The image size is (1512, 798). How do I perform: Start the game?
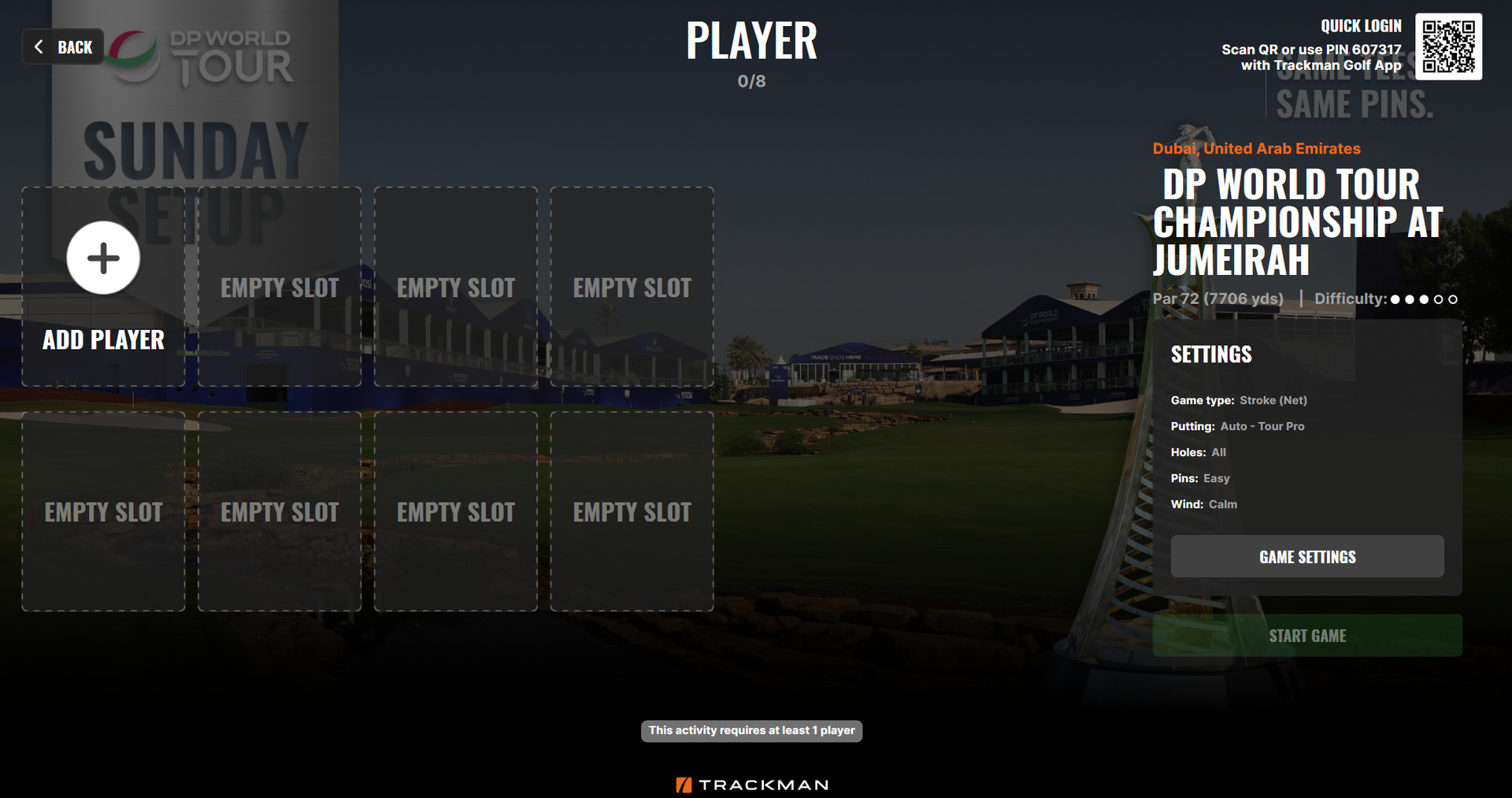pos(1306,636)
